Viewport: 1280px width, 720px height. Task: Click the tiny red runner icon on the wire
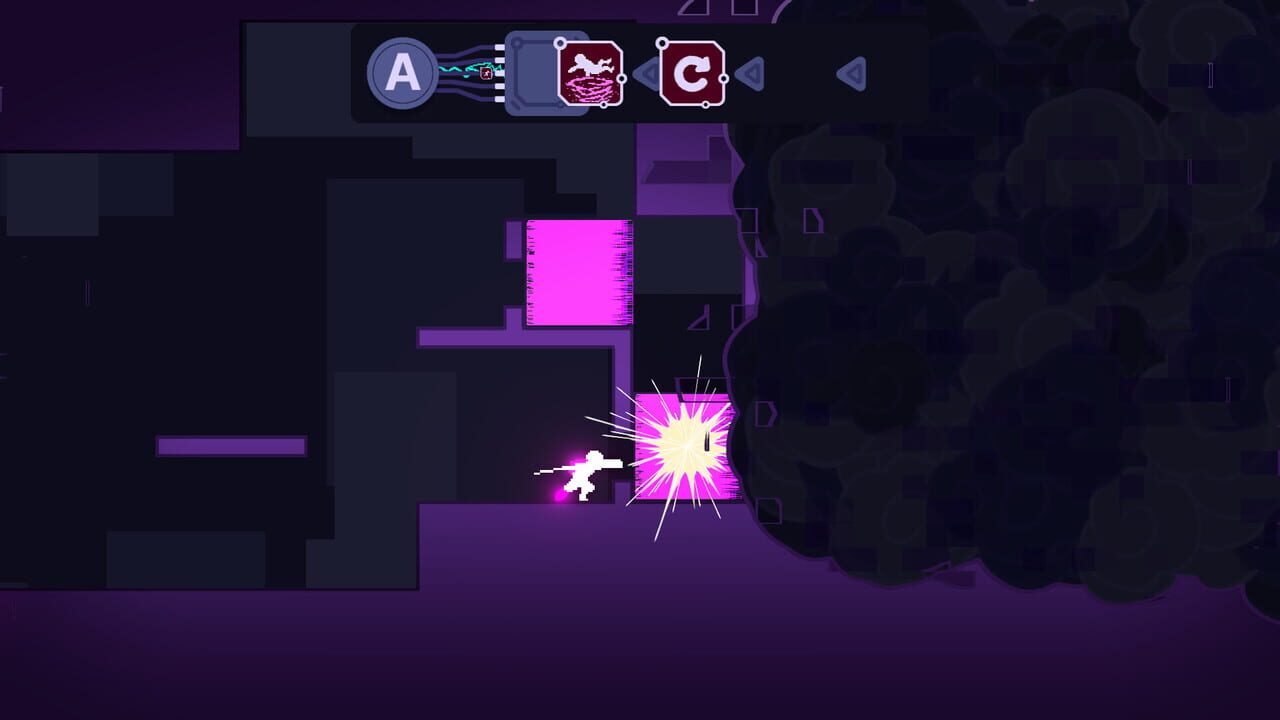point(486,73)
